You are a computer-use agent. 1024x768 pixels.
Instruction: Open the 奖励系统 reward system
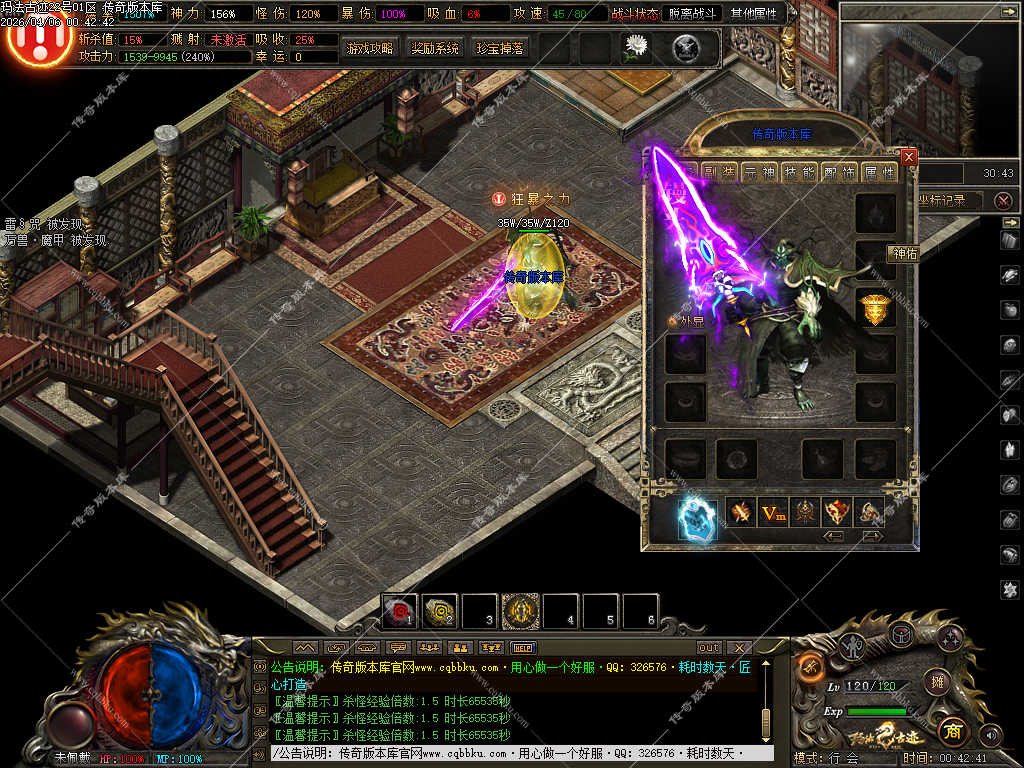[435, 48]
